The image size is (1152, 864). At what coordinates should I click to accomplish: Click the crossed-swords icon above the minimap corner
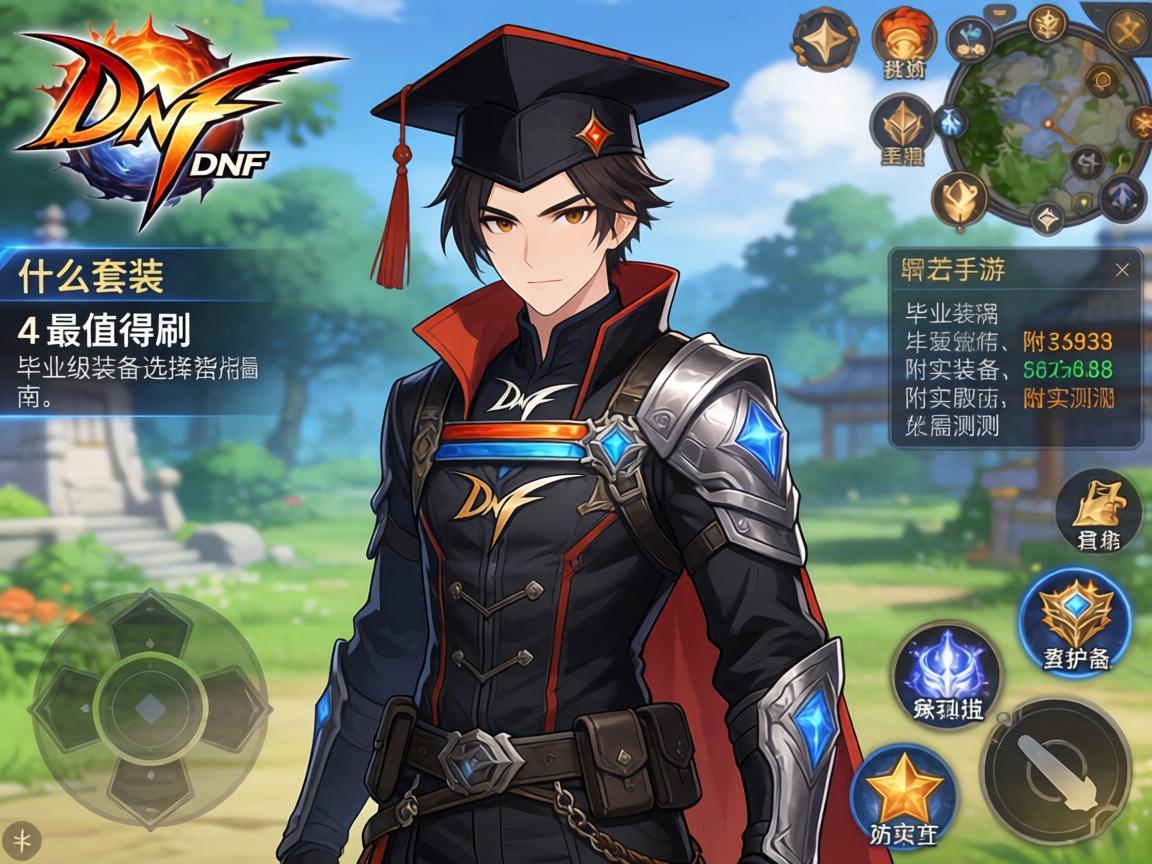[1128, 33]
